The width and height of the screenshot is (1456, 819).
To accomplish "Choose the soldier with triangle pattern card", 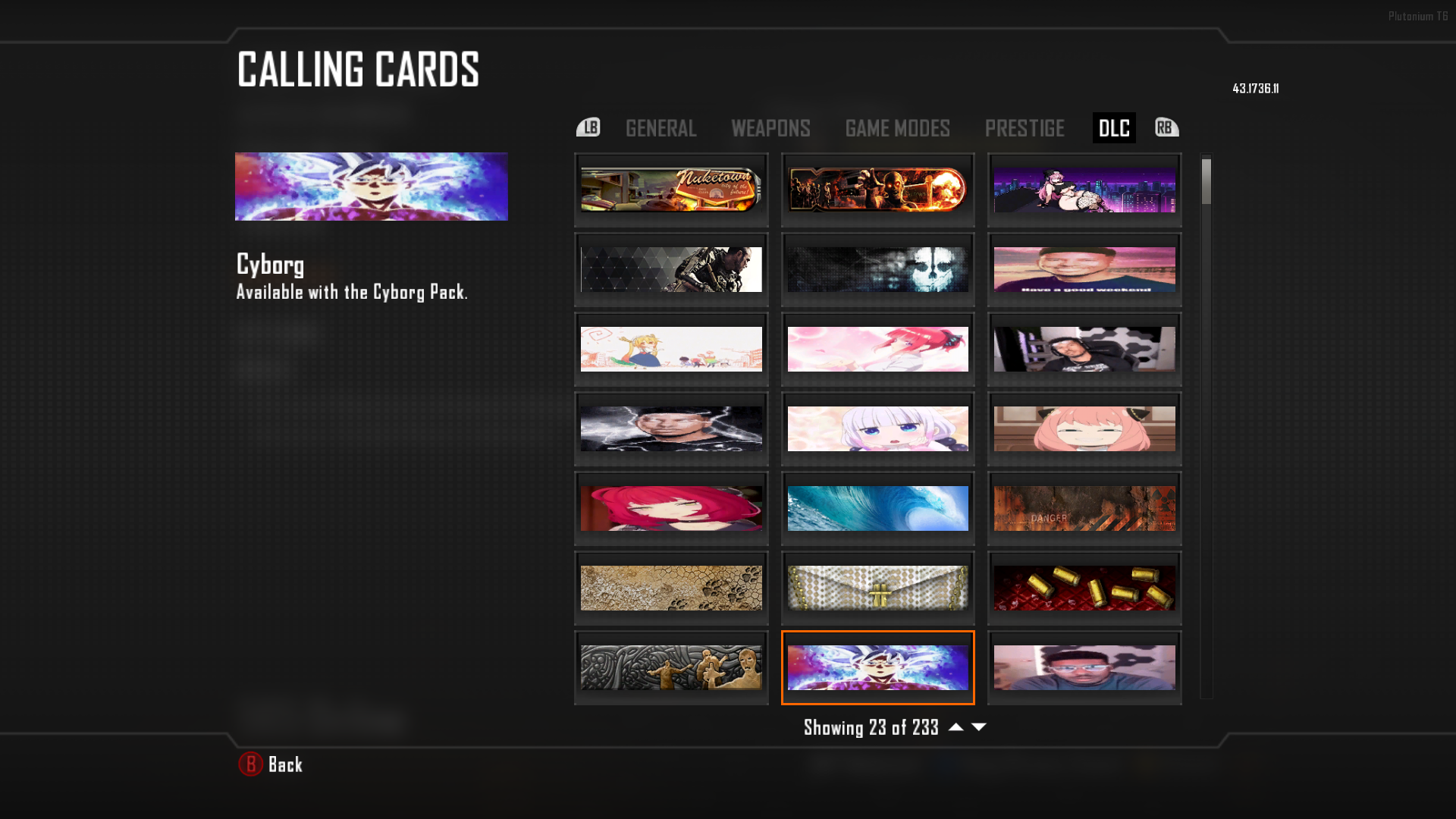I will coord(671,269).
